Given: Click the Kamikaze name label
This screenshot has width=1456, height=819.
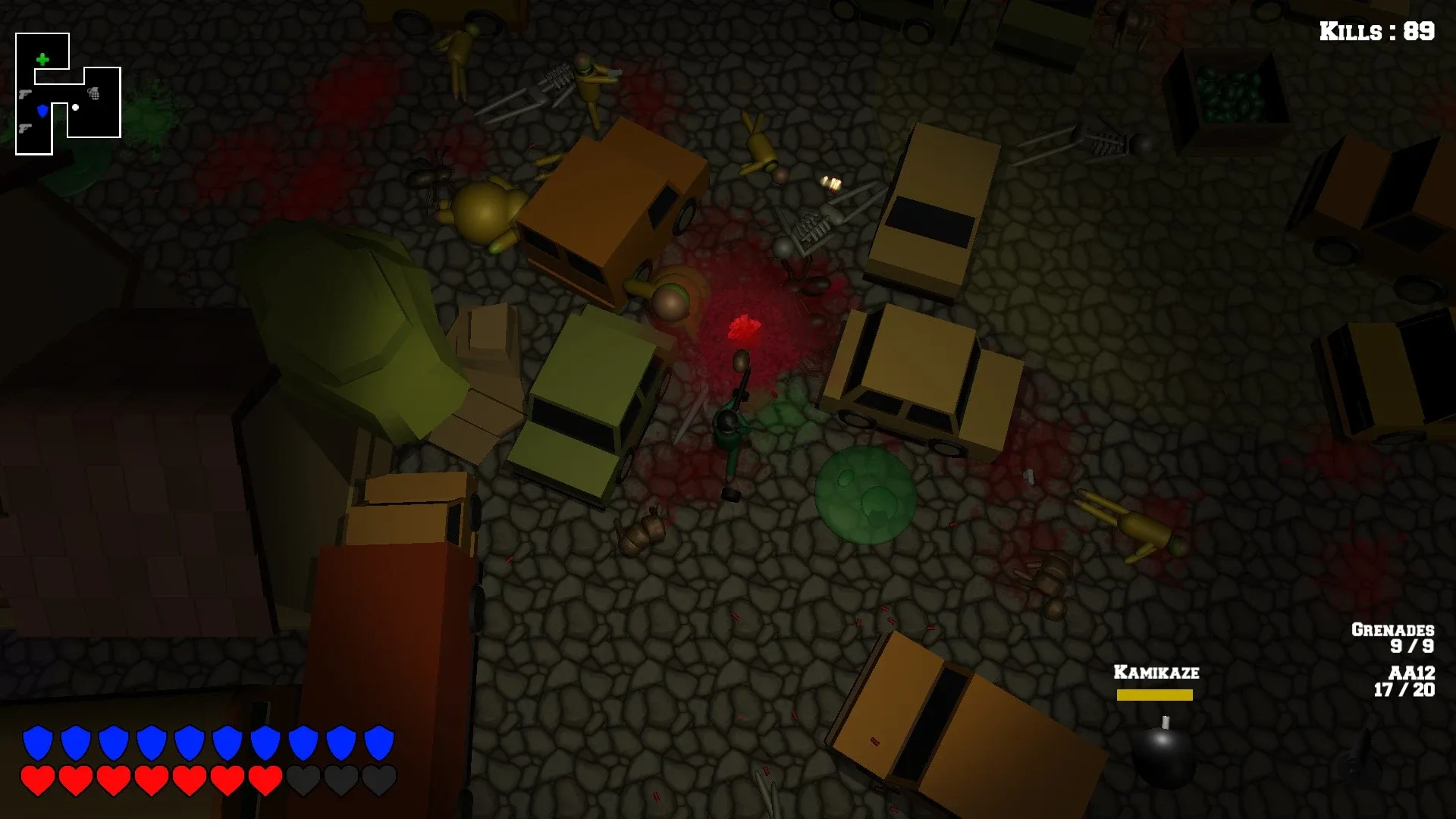Looking at the screenshot, I should [x=1156, y=671].
